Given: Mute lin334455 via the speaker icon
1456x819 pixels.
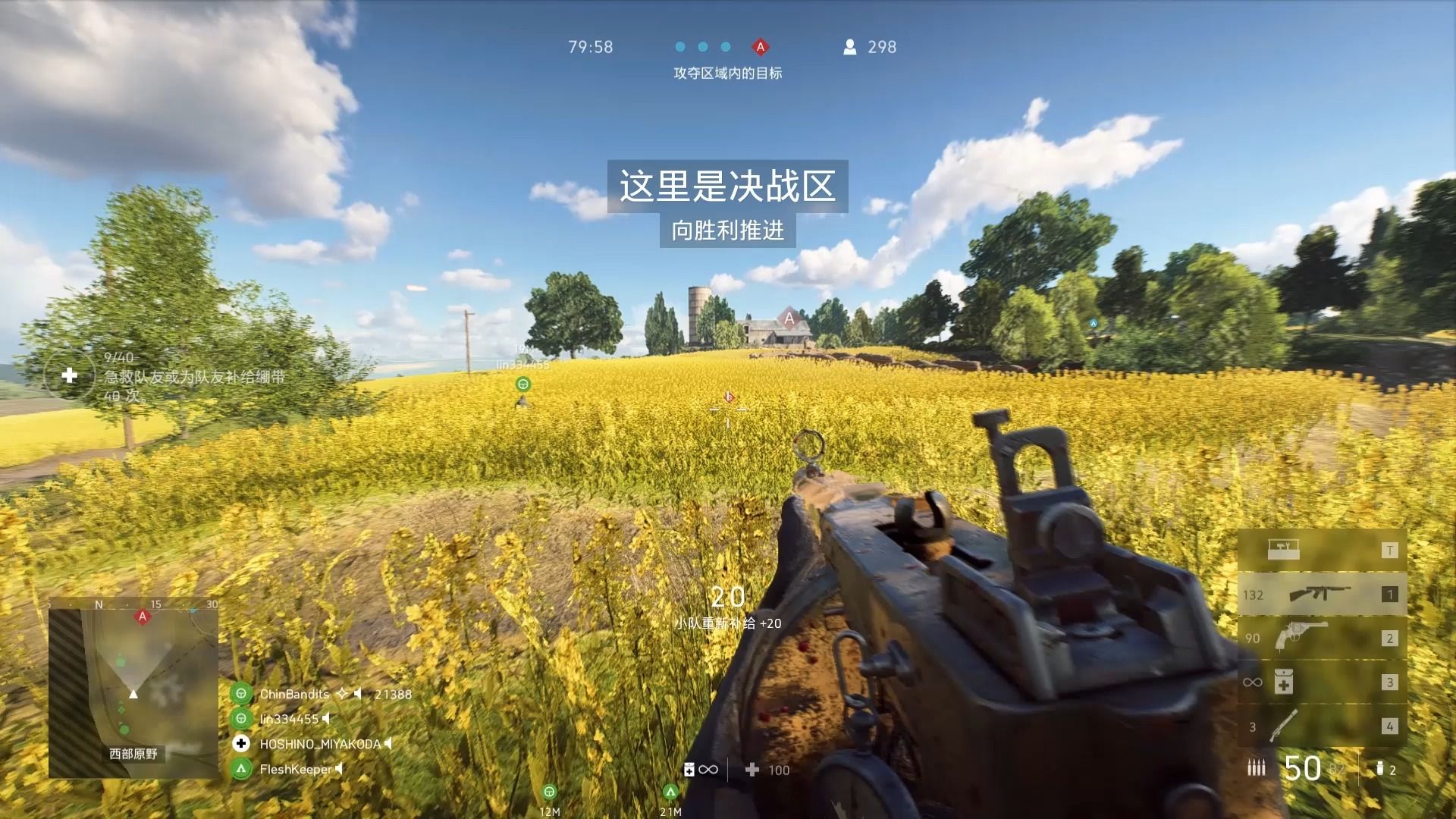Looking at the screenshot, I should click(328, 720).
